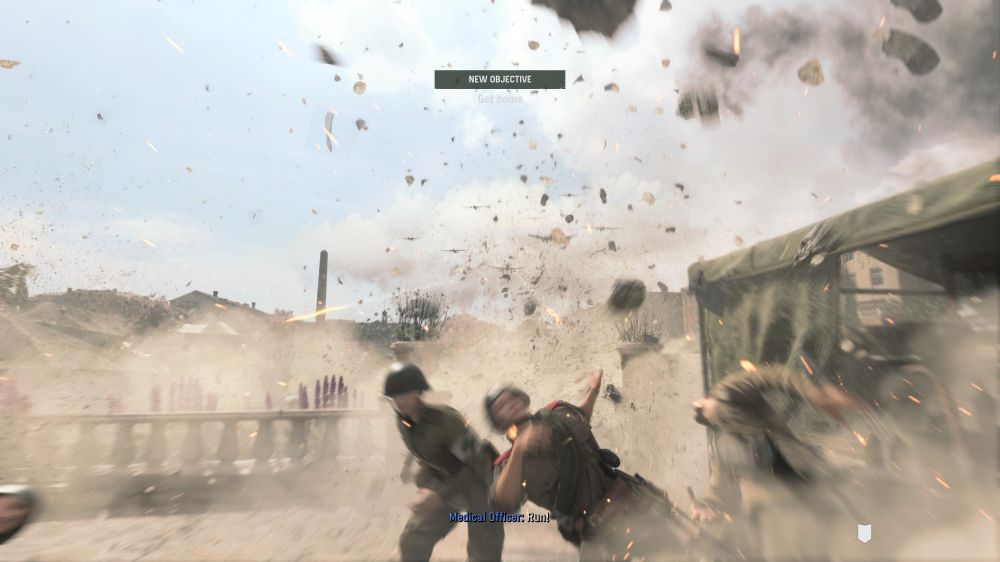Select the white shield-shaped HUD icon
The width and height of the screenshot is (1000, 562).
[x=865, y=533]
